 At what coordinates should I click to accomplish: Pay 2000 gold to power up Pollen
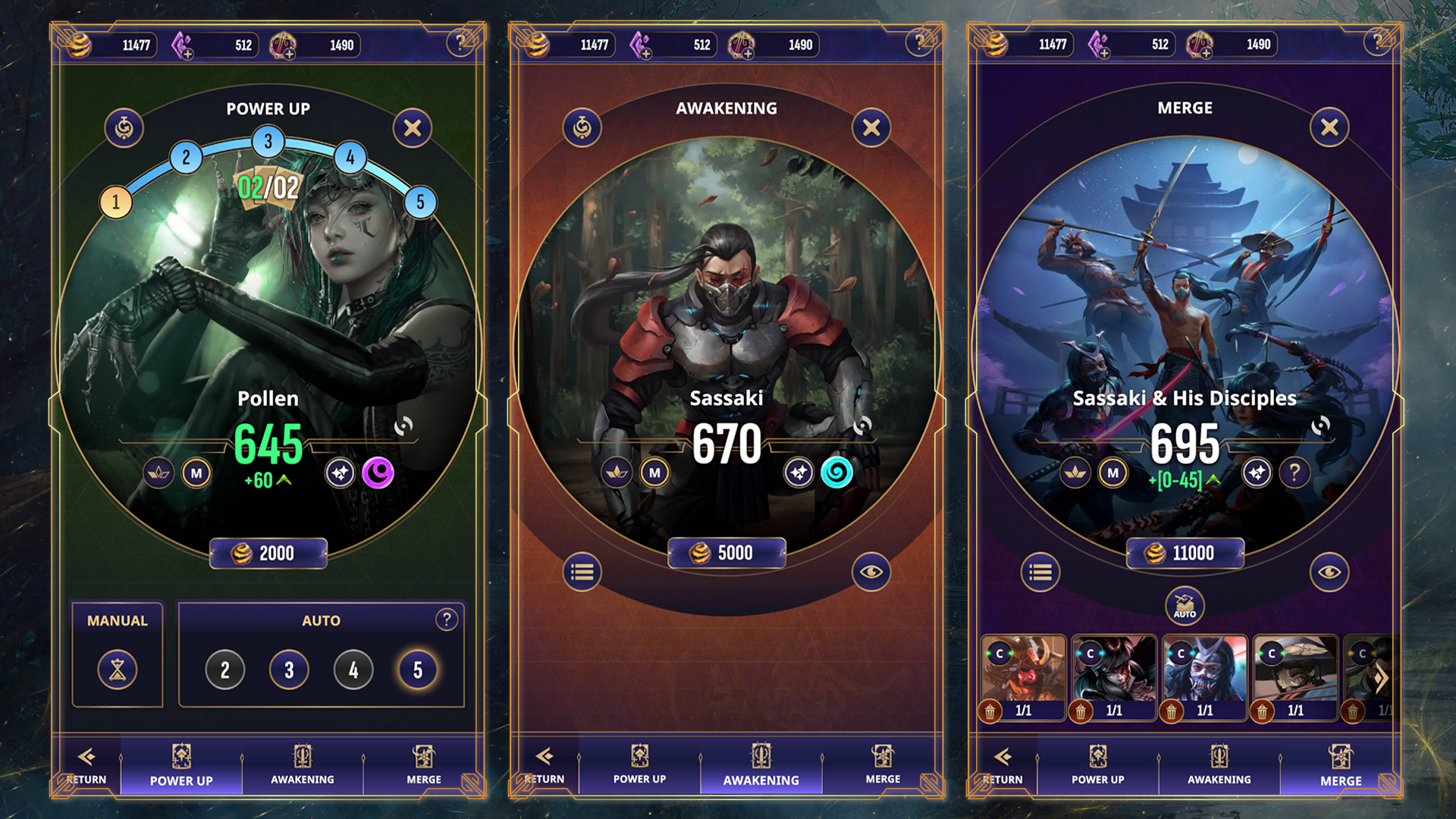268,554
